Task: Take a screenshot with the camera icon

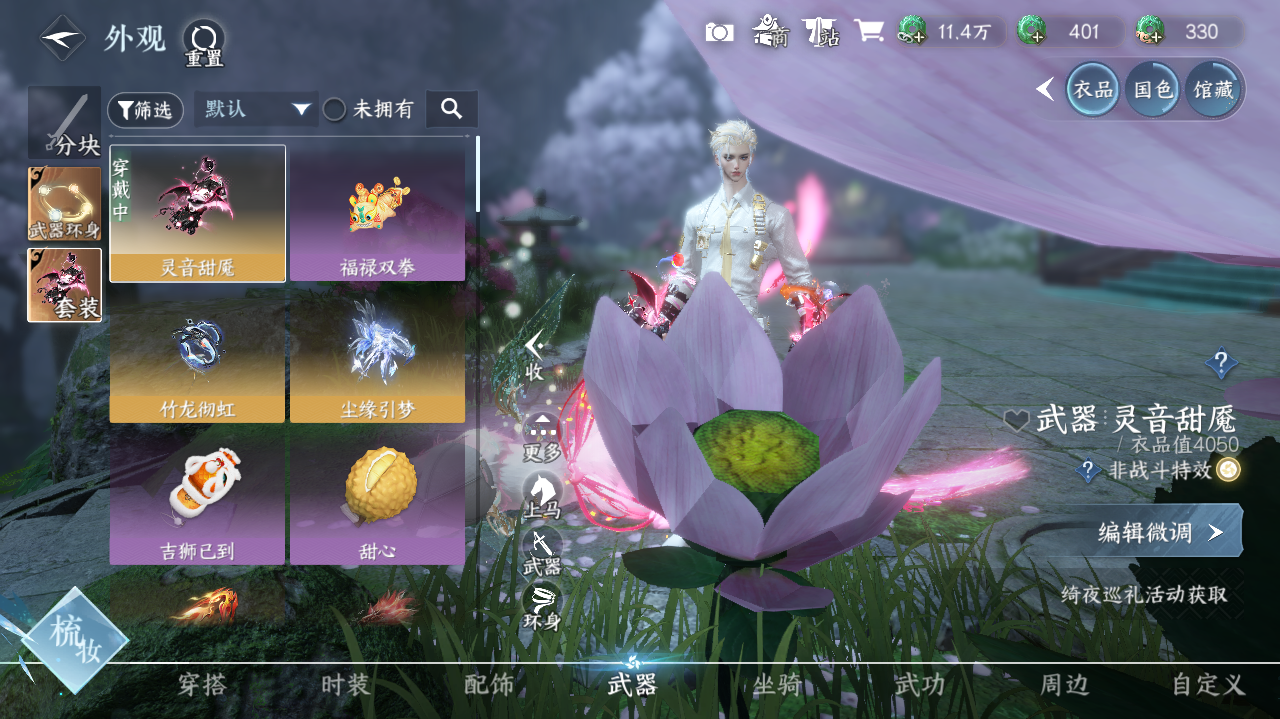Action: (719, 32)
